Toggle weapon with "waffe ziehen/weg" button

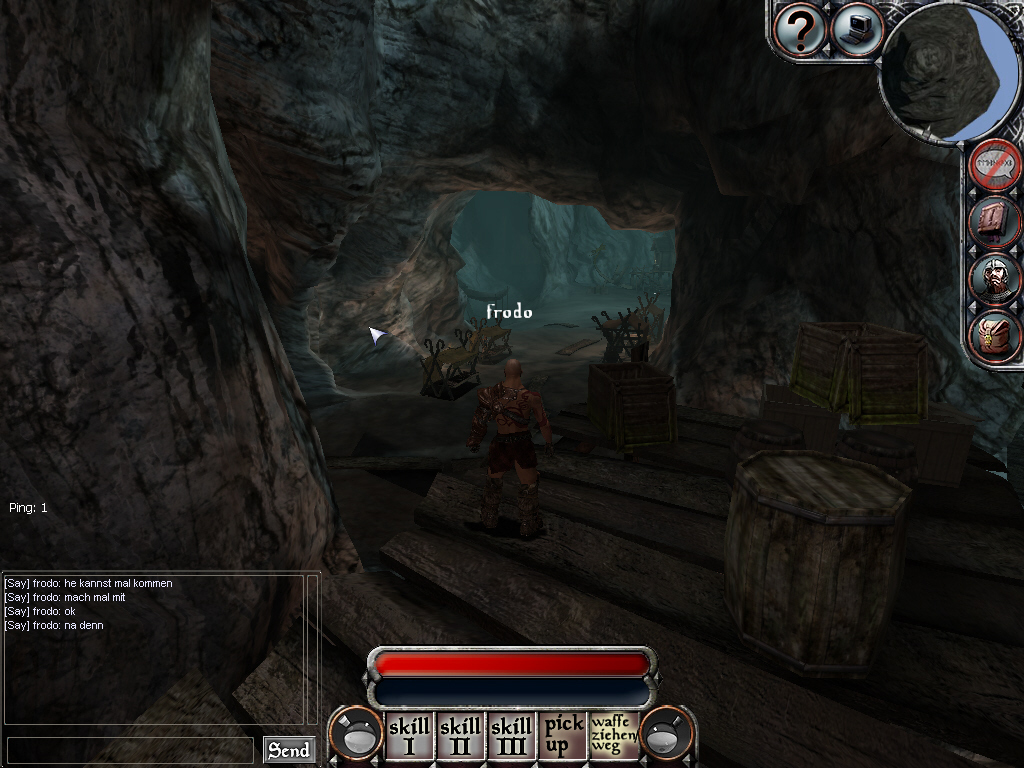pyautogui.click(x=613, y=736)
